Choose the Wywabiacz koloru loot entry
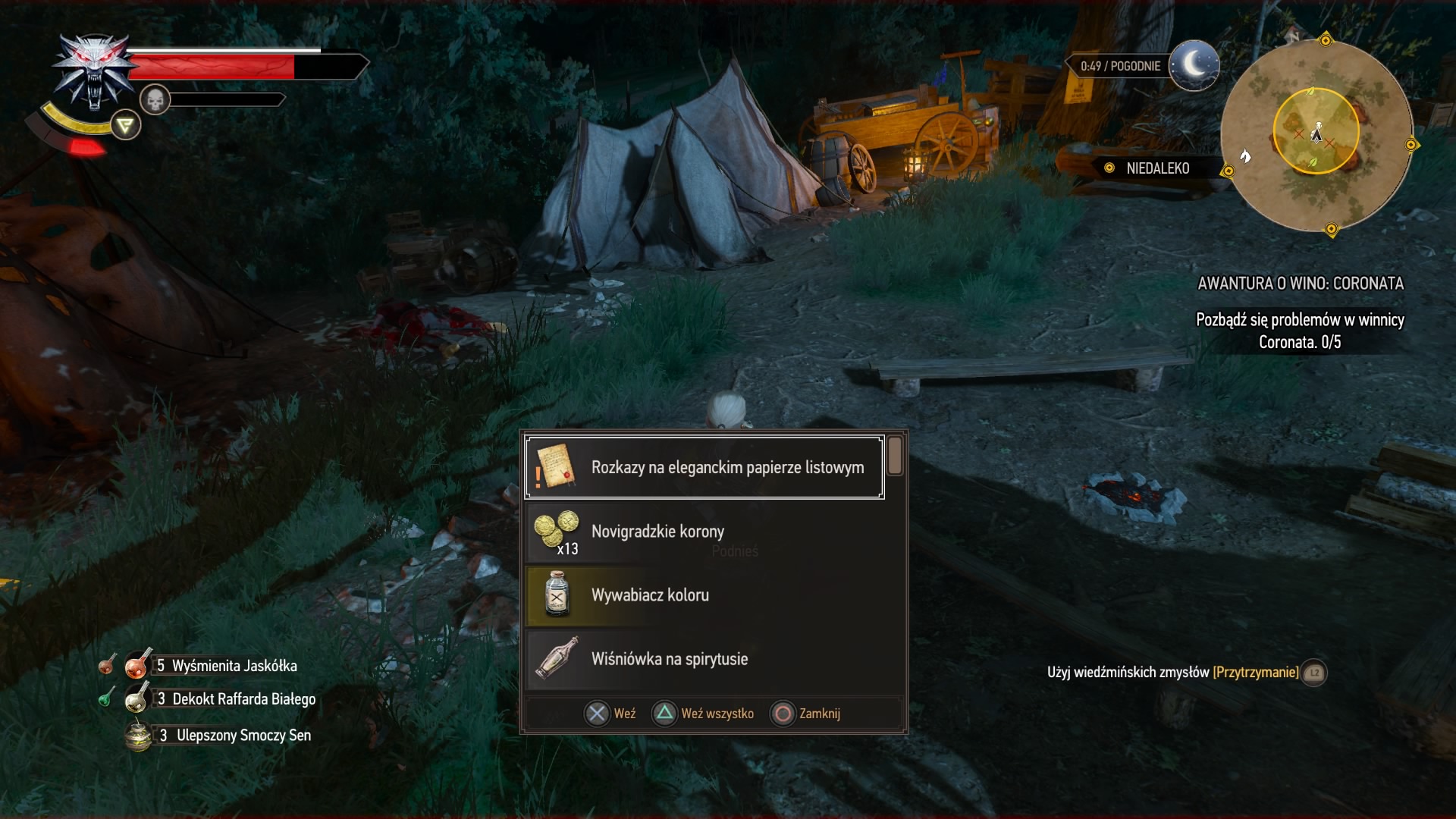 pos(704,595)
